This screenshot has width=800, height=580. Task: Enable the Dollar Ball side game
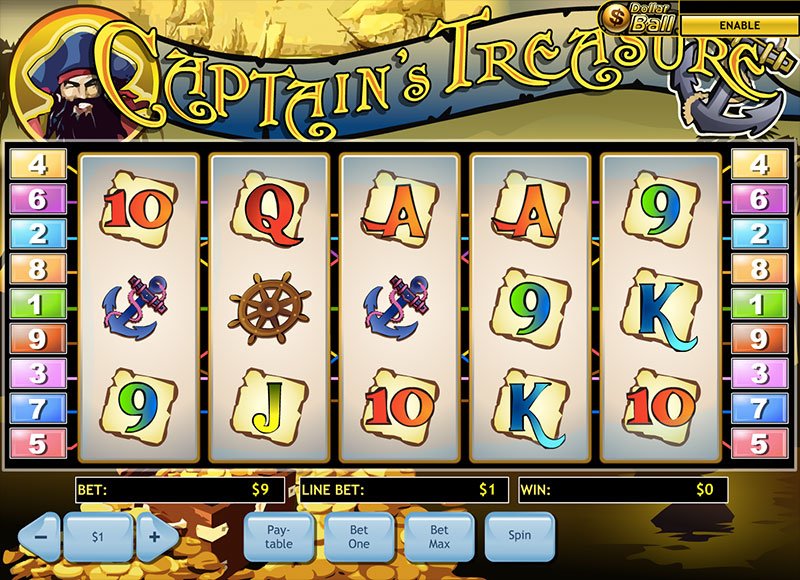click(740, 25)
